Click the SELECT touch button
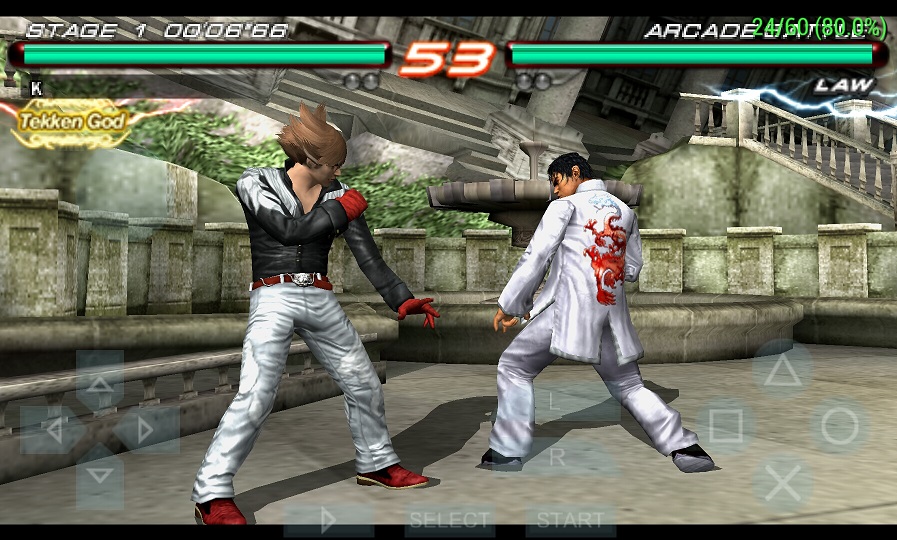The height and width of the screenshot is (540, 897). point(450,520)
